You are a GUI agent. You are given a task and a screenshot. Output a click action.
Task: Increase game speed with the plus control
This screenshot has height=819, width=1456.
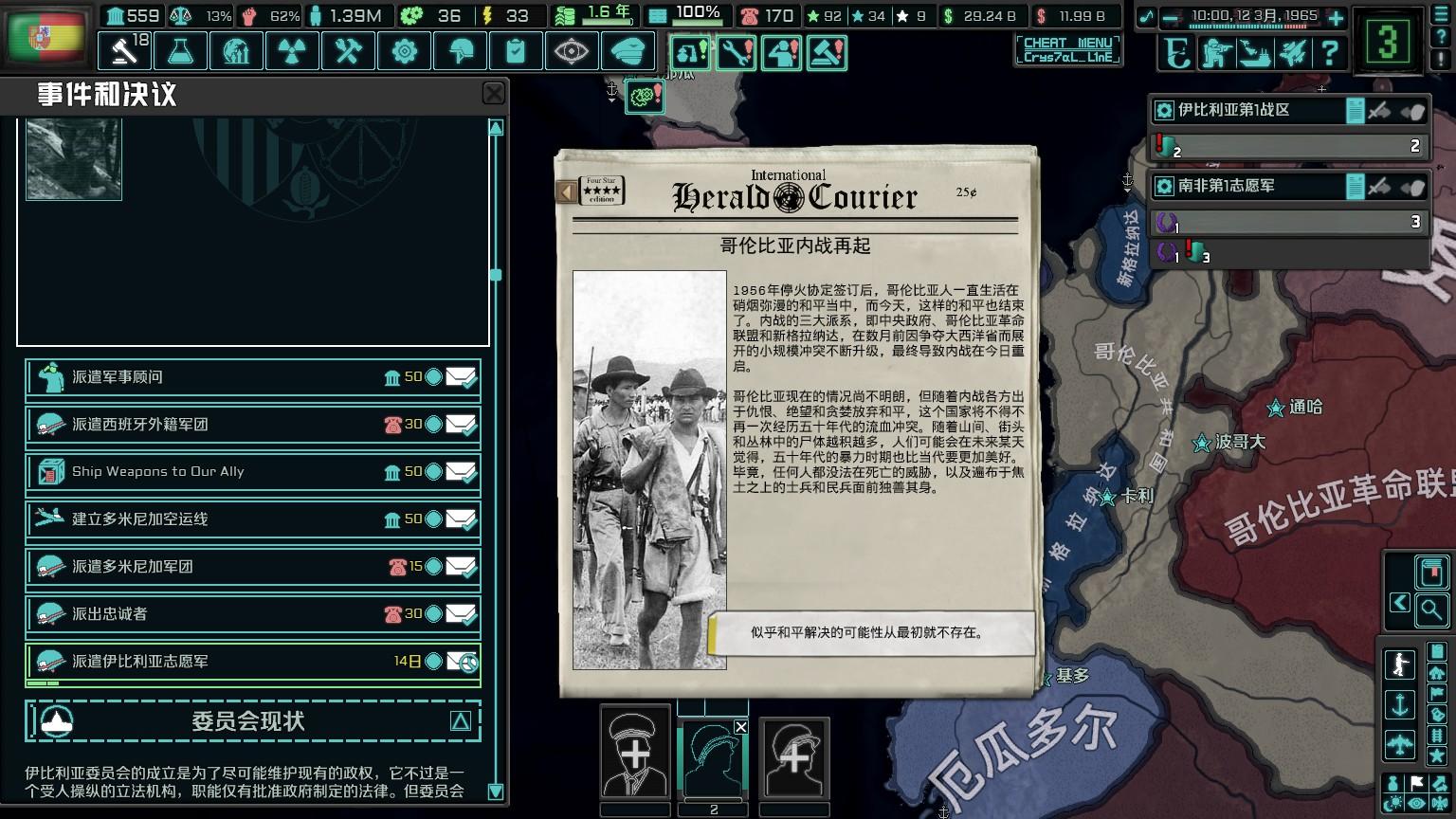(x=1335, y=17)
